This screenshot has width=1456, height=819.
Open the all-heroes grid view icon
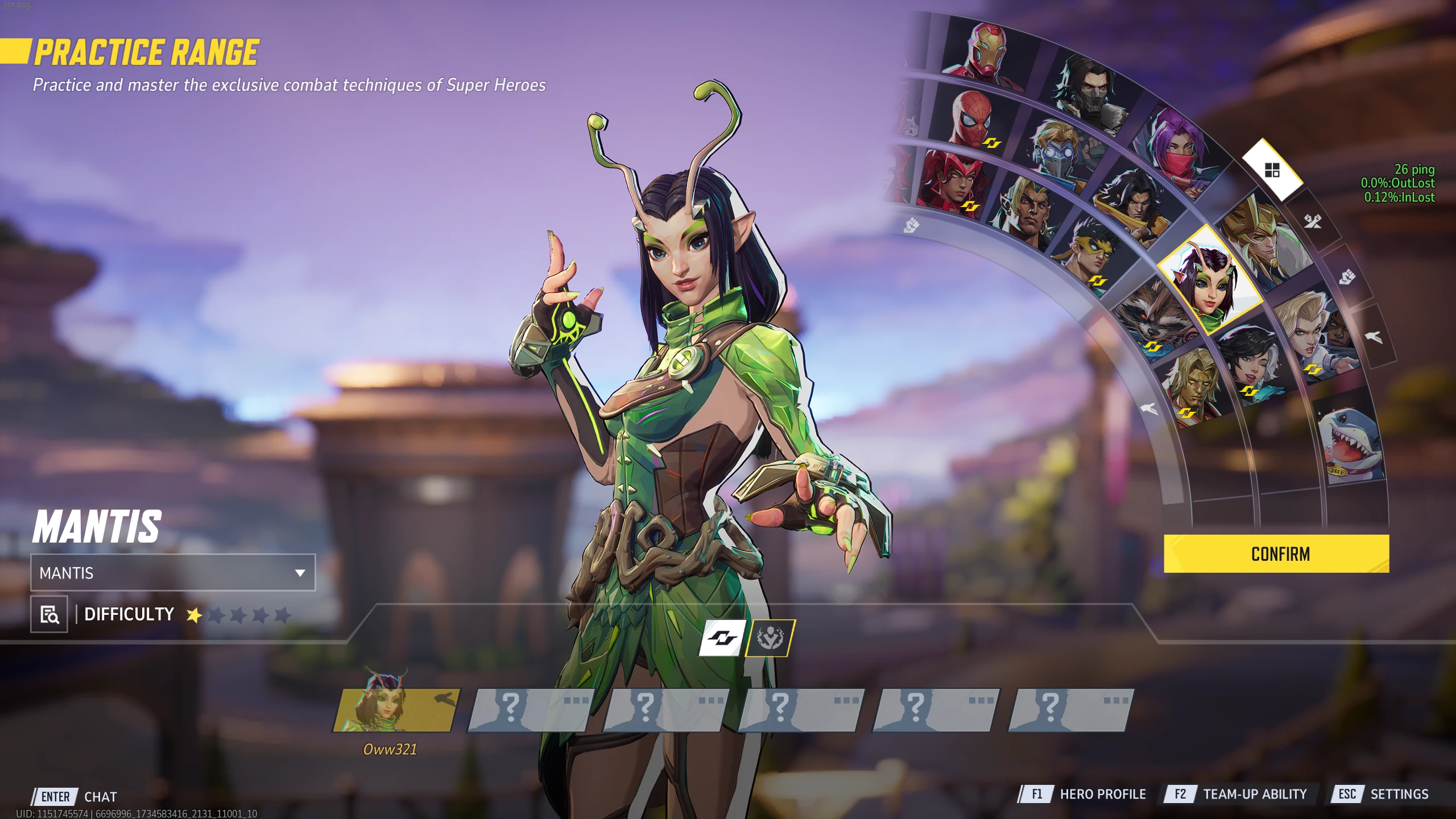tap(1272, 169)
